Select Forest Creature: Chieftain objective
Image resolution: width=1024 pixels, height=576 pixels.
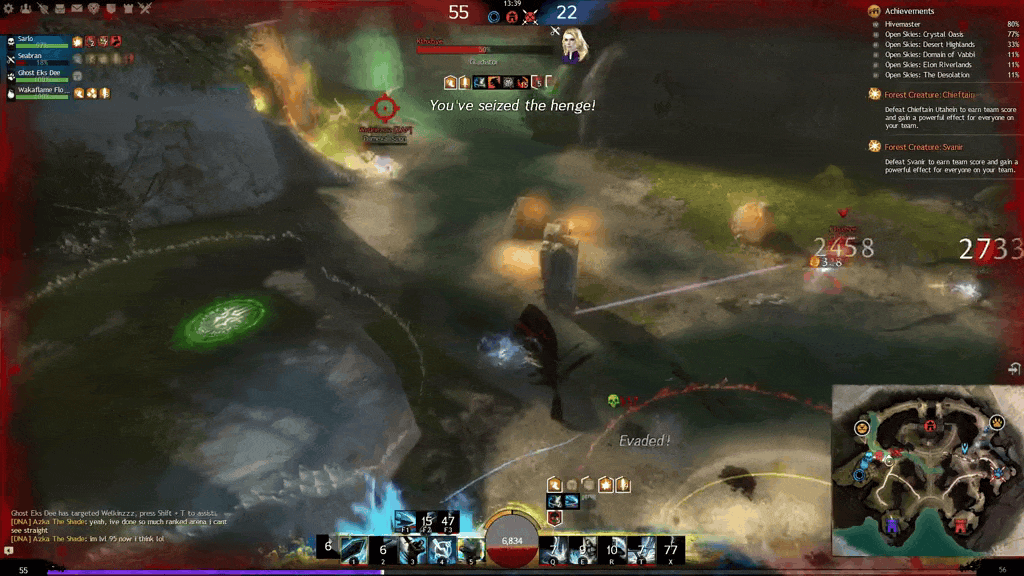coord(929,95)
